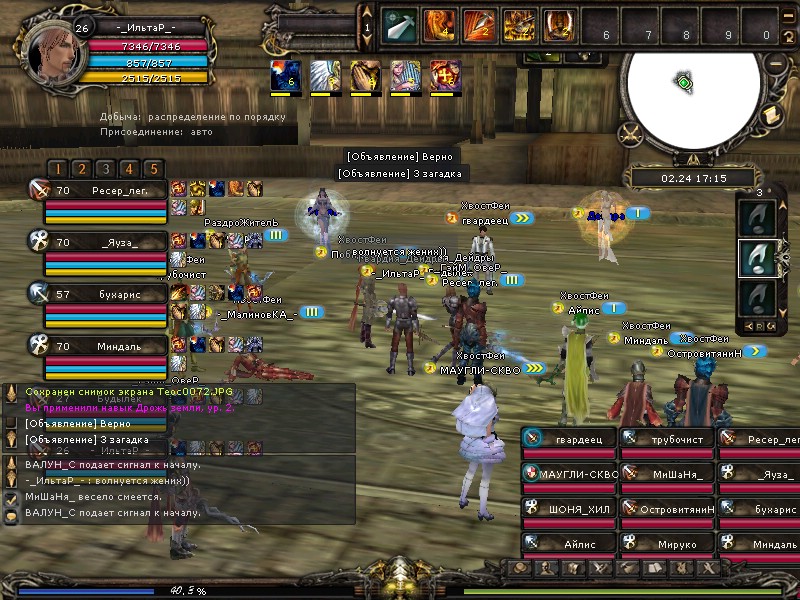Open the map scroll button beside minimap
The height and width of the screenshot is (600, 800).
pos(771,117)
